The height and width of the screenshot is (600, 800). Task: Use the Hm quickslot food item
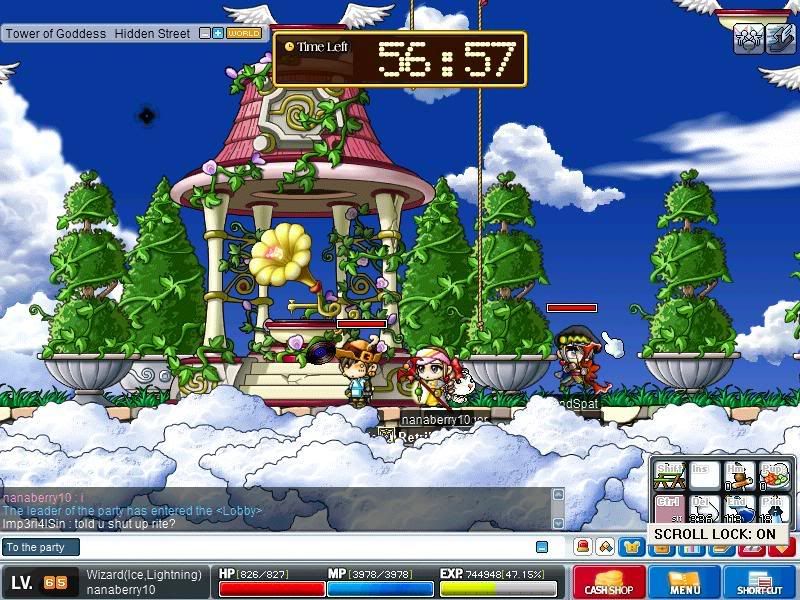tap(739, 476)
